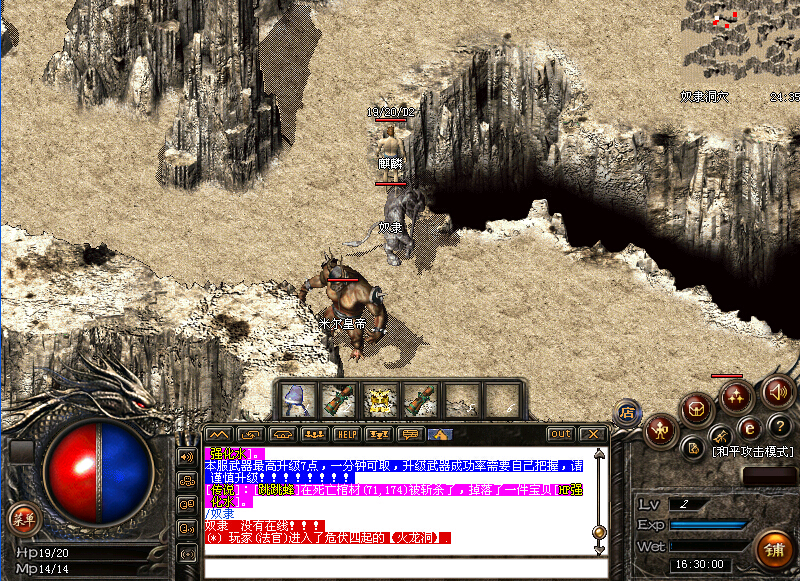Click the speech bubble chat toolbar button
Viewport: 800px width, 581px height.
point(408,434)
